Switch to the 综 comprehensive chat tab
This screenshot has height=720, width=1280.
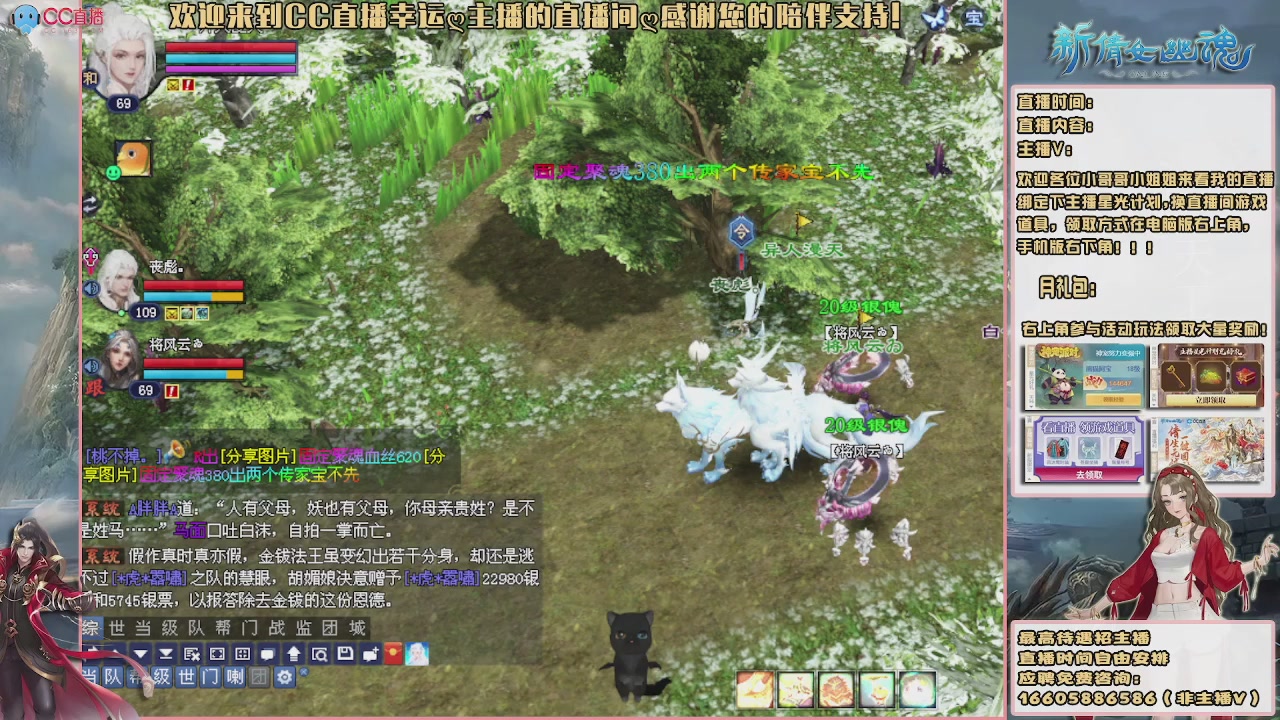pyautogui.click(x=90, y=628)
